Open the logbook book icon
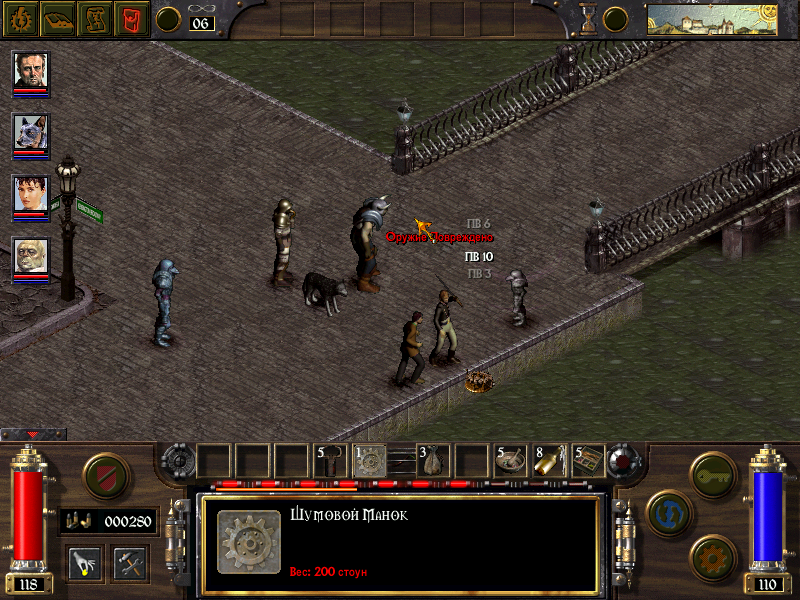This screenshot has height=600, width=800. pos(57,18)
